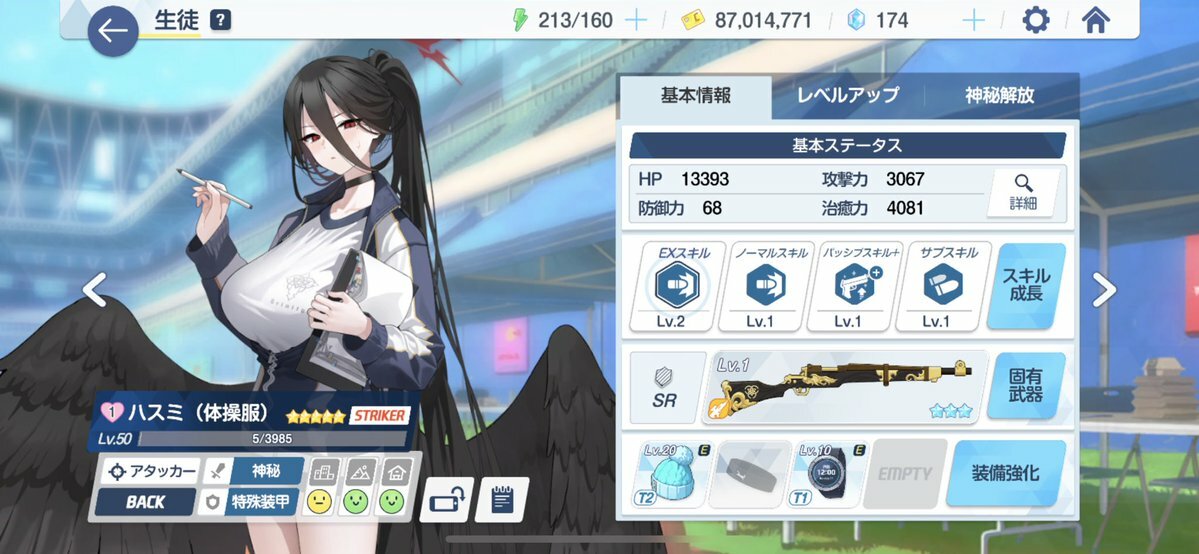Select the wristwatch equipment slot
Image resolution: width=1199 pixels, height=554 pixels.
(x=828, y=473)
